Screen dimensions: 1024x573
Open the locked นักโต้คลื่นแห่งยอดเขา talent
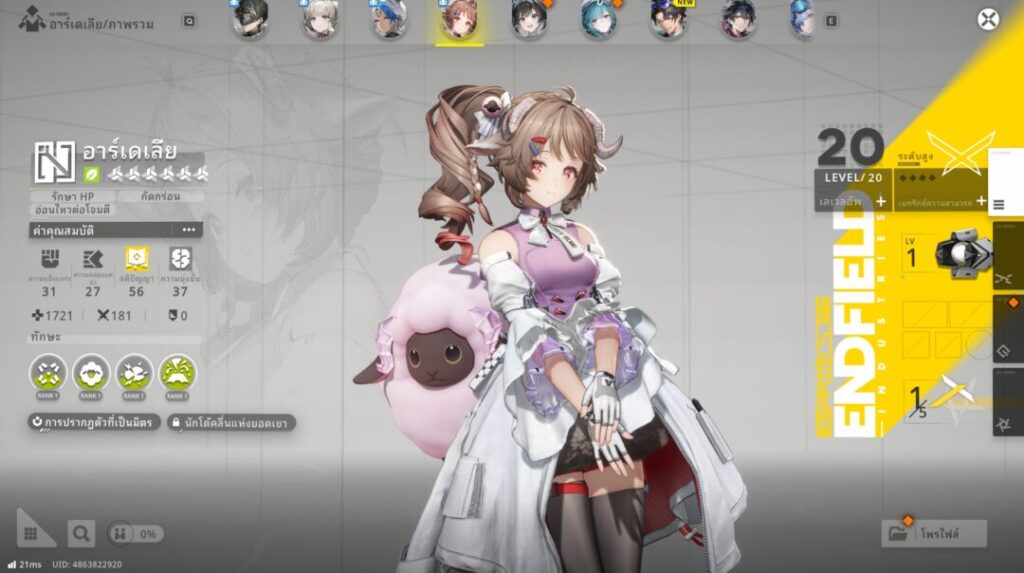coord(231,423)
